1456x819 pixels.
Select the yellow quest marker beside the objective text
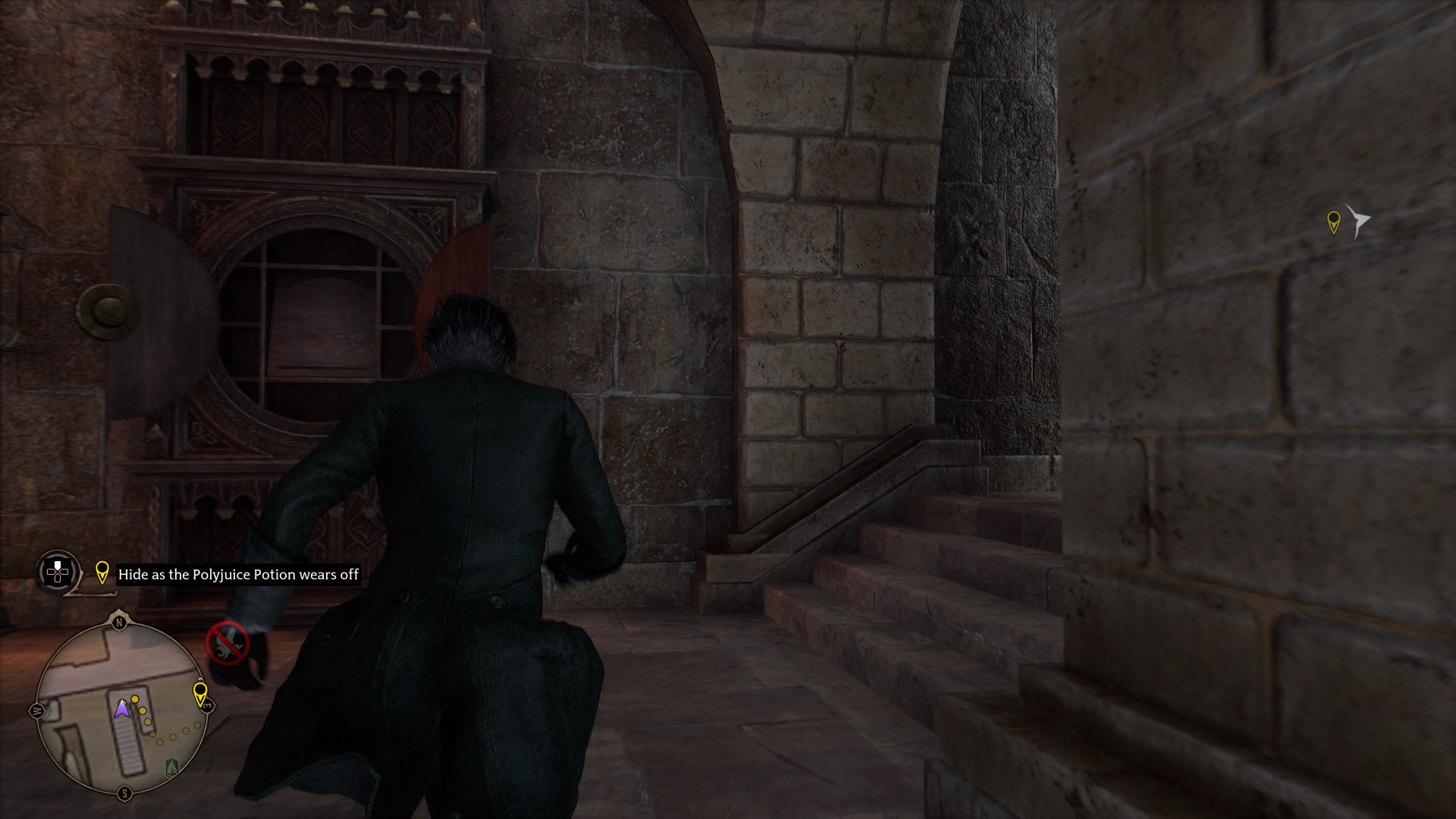102,573
